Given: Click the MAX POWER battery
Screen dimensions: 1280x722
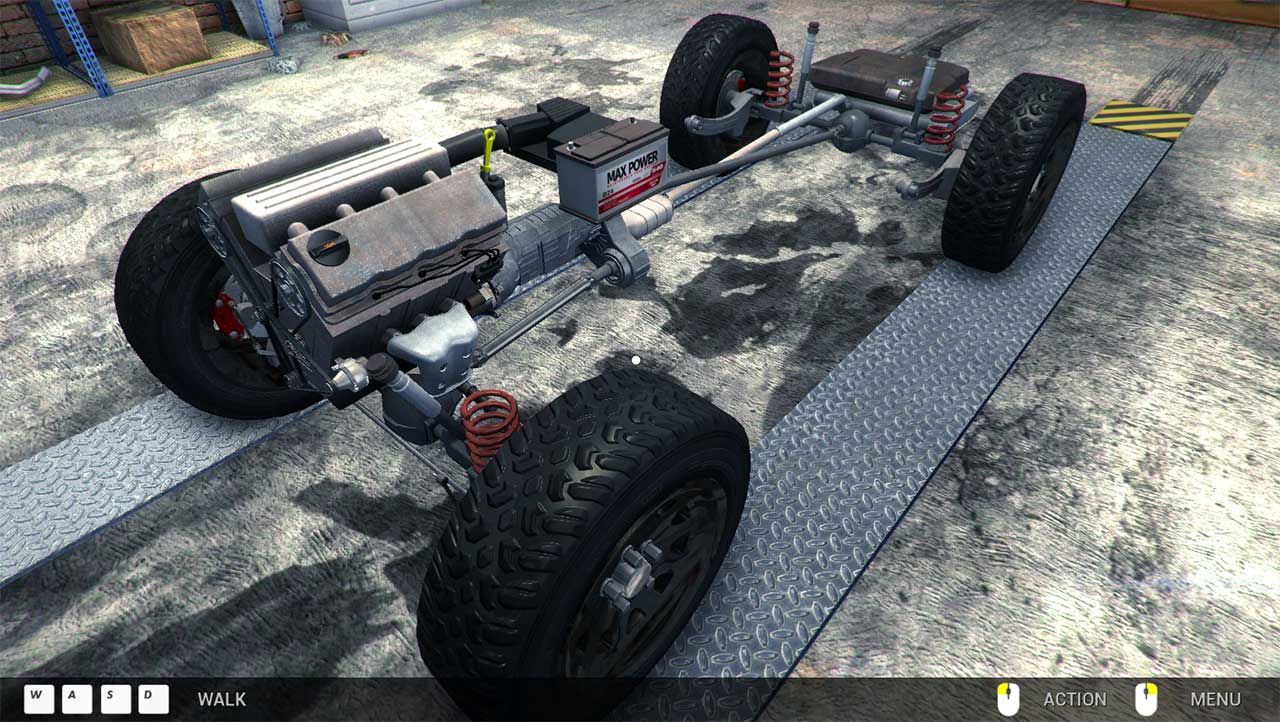Looking at the screenshot, I should pyautogui.click(x=612, y=170).
